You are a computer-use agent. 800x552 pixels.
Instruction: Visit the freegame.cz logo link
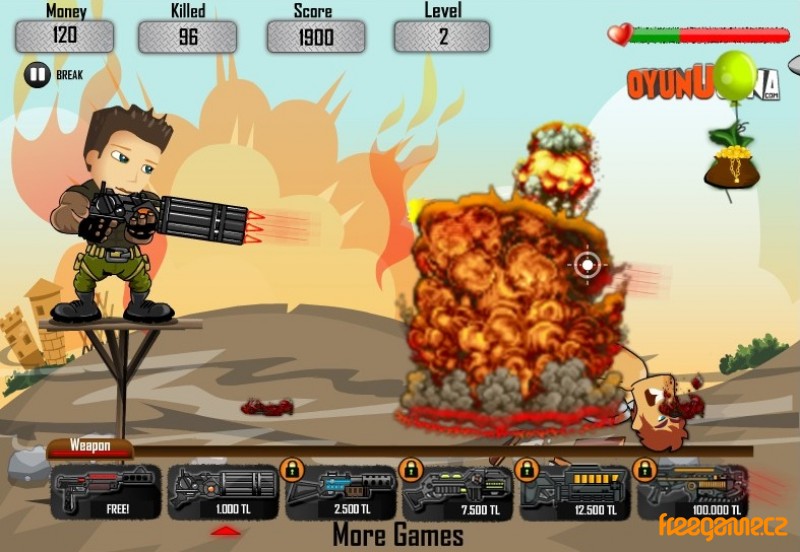coord(722,523)
